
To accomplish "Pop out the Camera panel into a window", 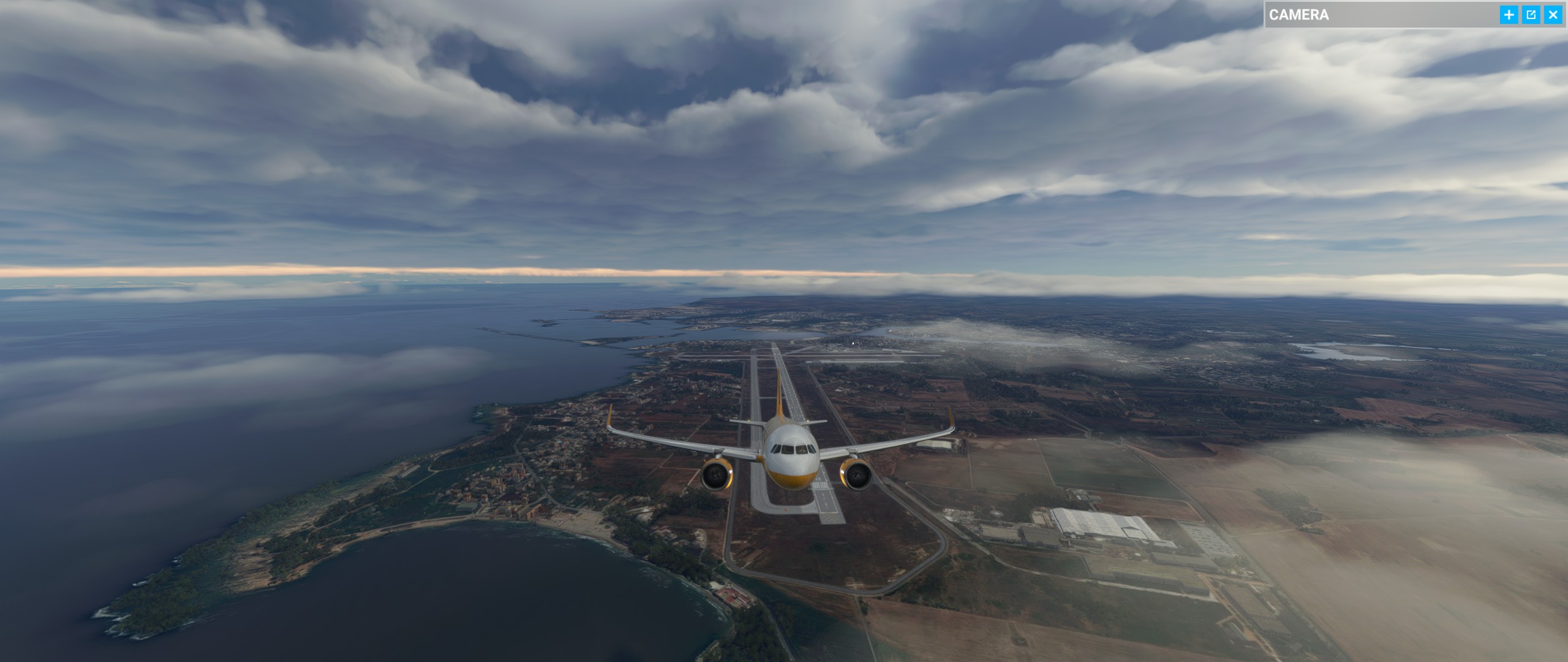I will pyautogui.click(x=1531, y=15).
